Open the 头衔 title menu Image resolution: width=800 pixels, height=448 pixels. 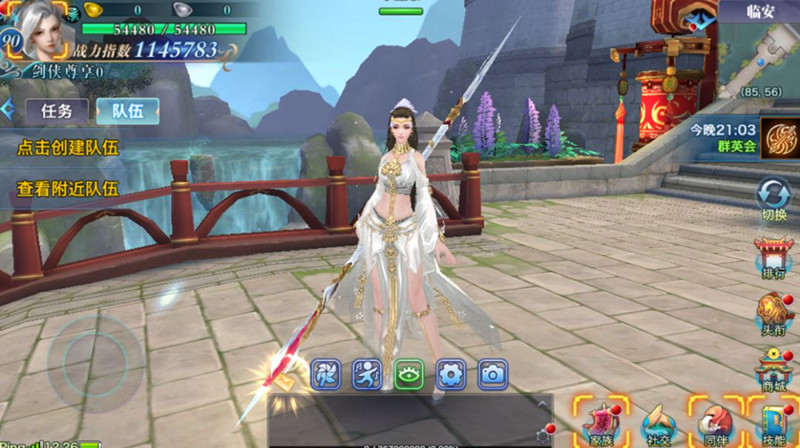(x=774, y=312)
